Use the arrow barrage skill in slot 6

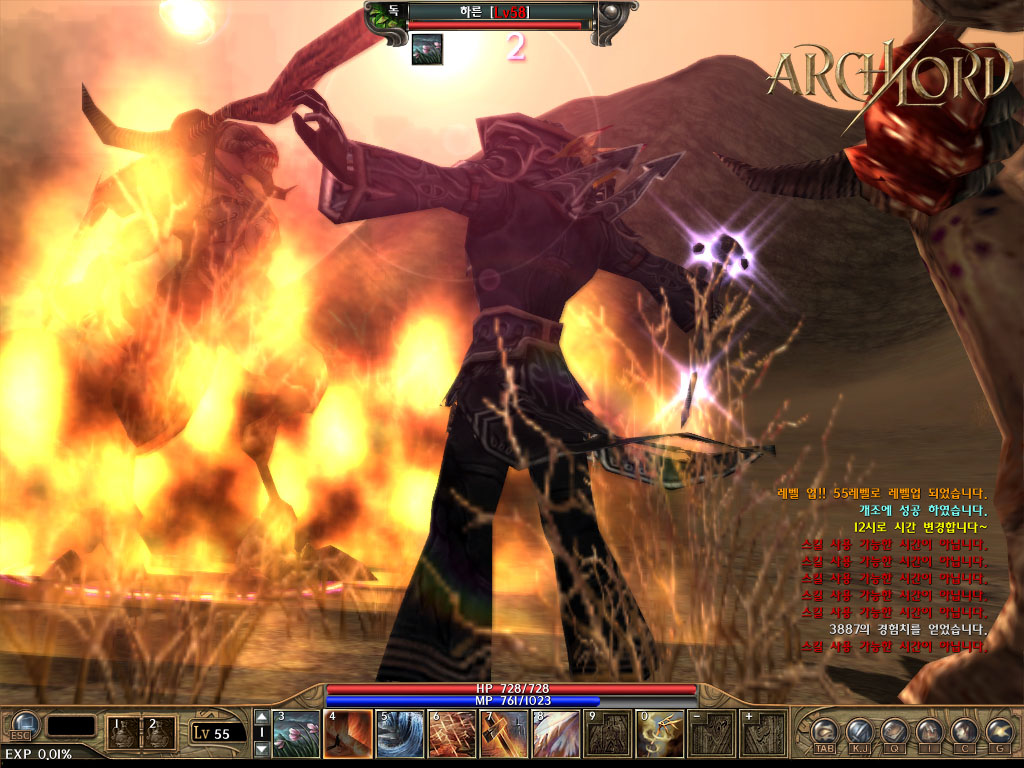tap(452, 734)
